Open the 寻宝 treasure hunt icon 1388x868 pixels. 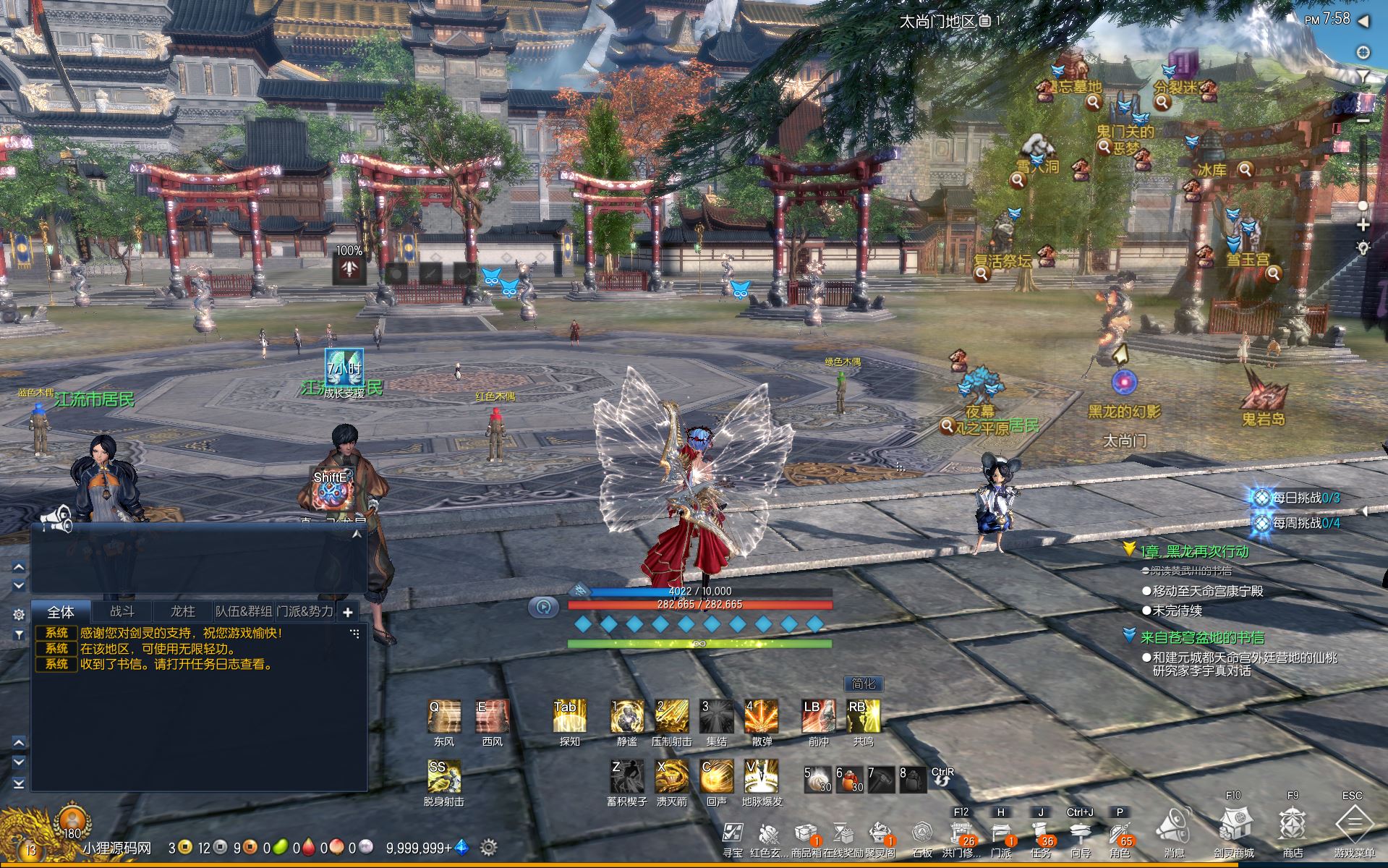click(732, 834)
